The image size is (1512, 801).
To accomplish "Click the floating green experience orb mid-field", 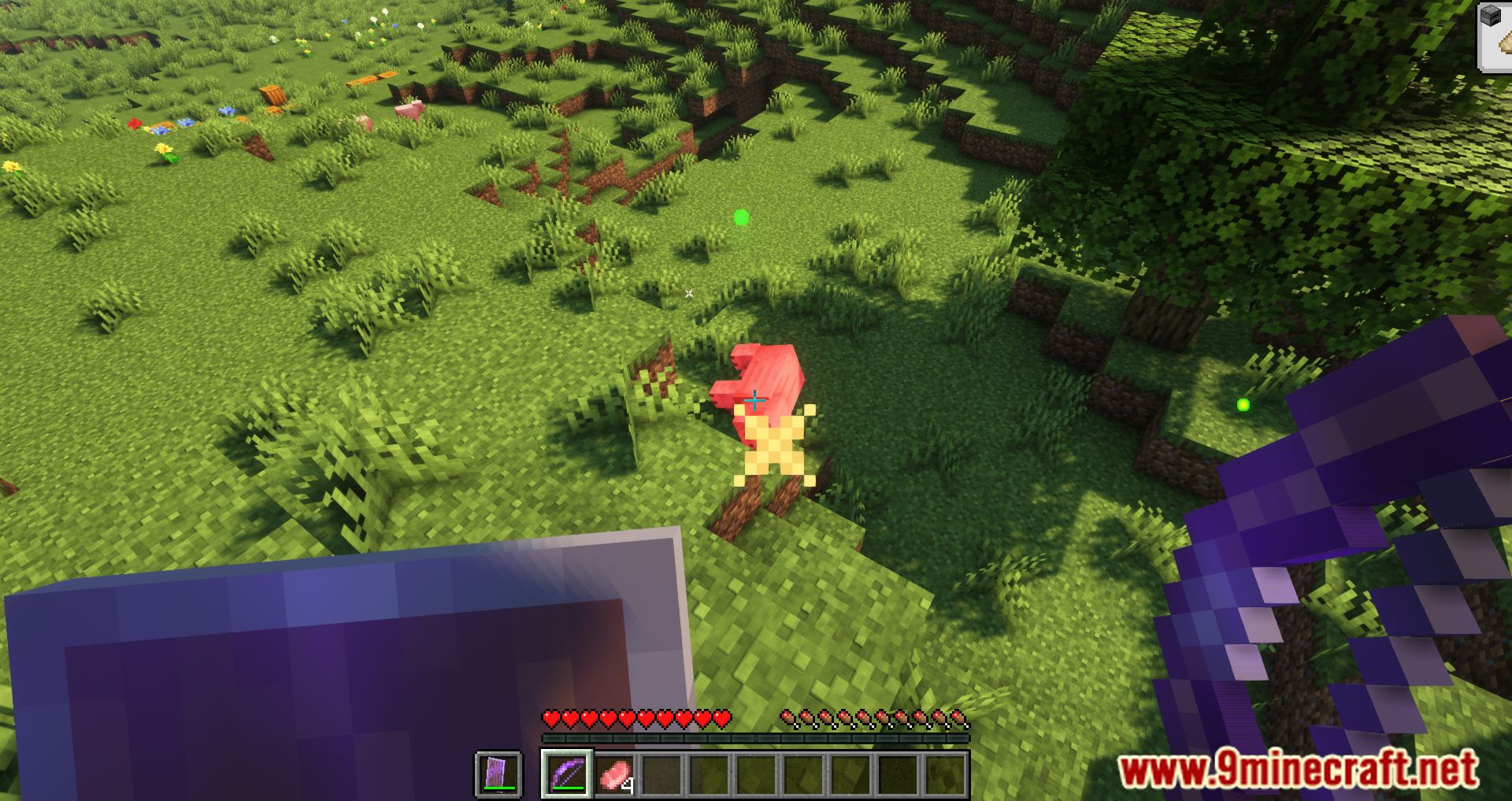I will pos(741,217).
